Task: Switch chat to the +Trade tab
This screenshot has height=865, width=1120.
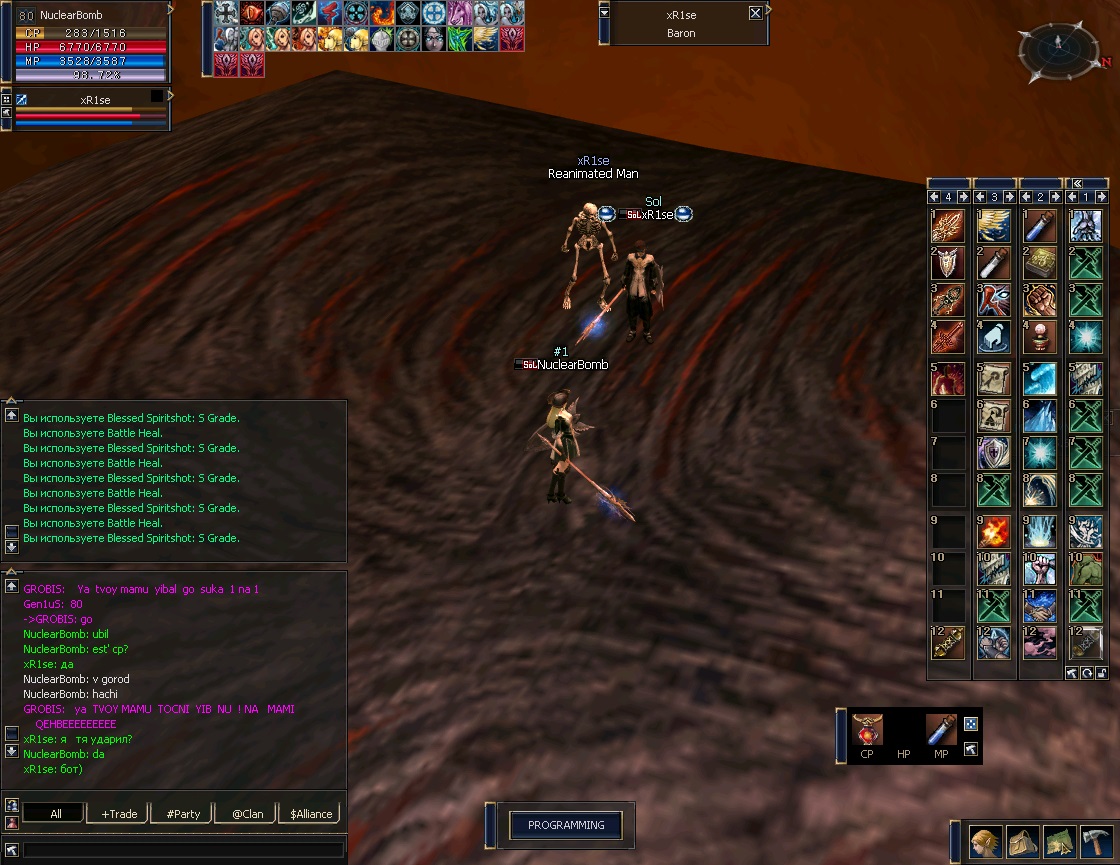Action: [119, 813]
